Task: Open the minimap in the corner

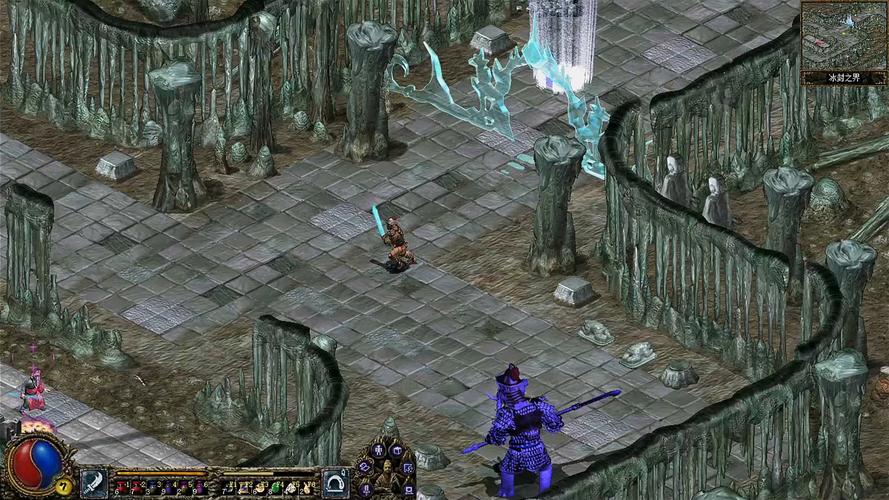Action: pyautogui.click(x=843, y=35)
